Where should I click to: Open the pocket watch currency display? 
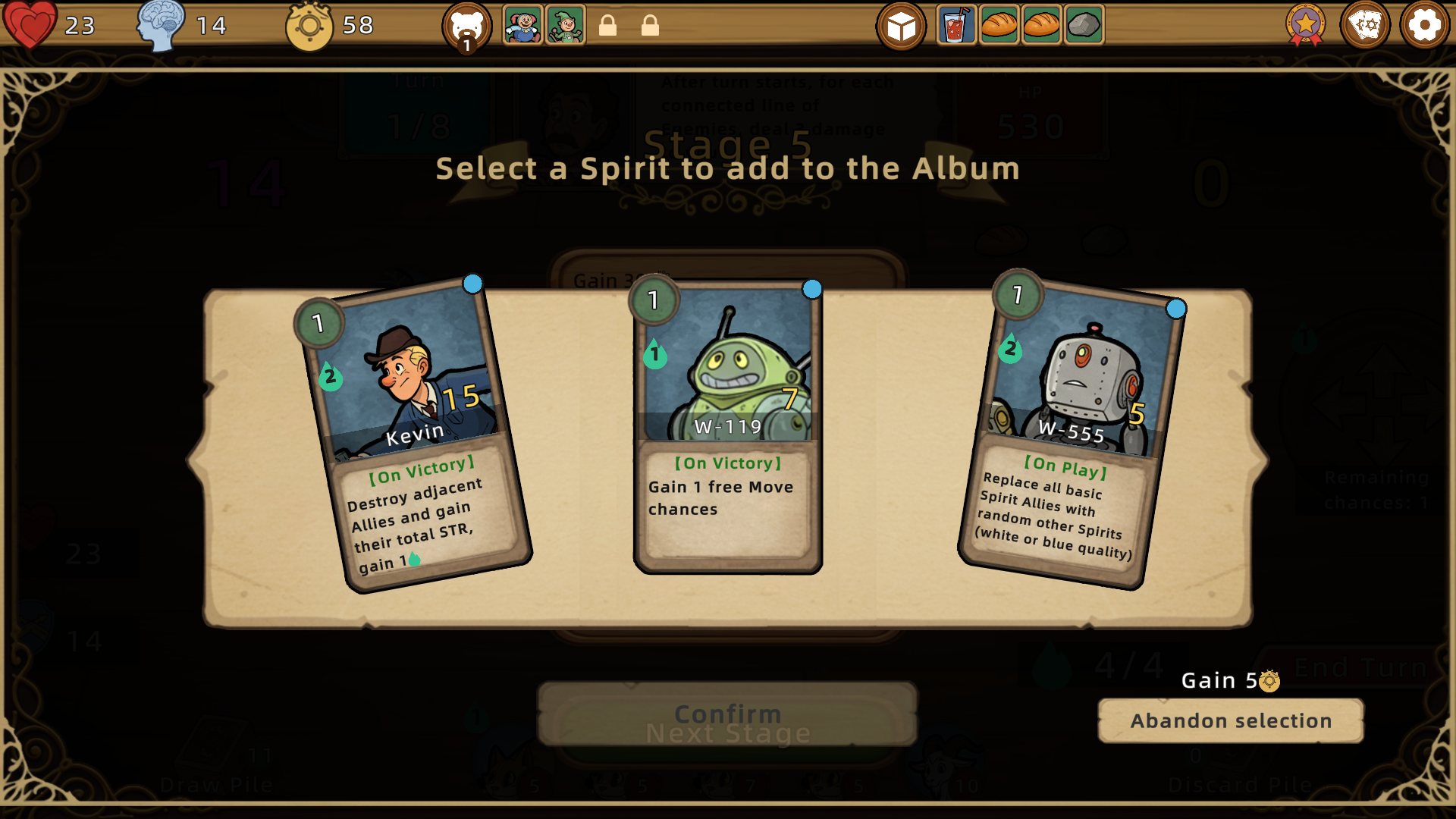click(309, 25)
